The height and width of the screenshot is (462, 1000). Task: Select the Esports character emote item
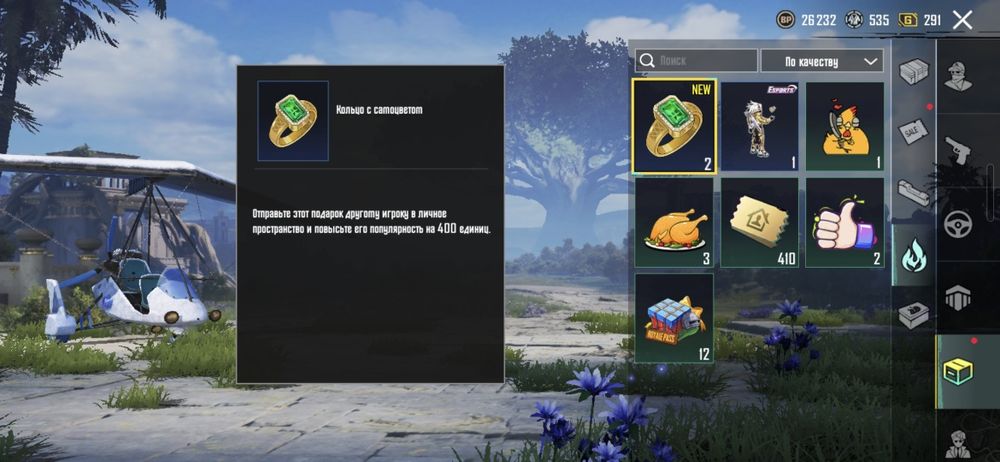click(759, 126)
